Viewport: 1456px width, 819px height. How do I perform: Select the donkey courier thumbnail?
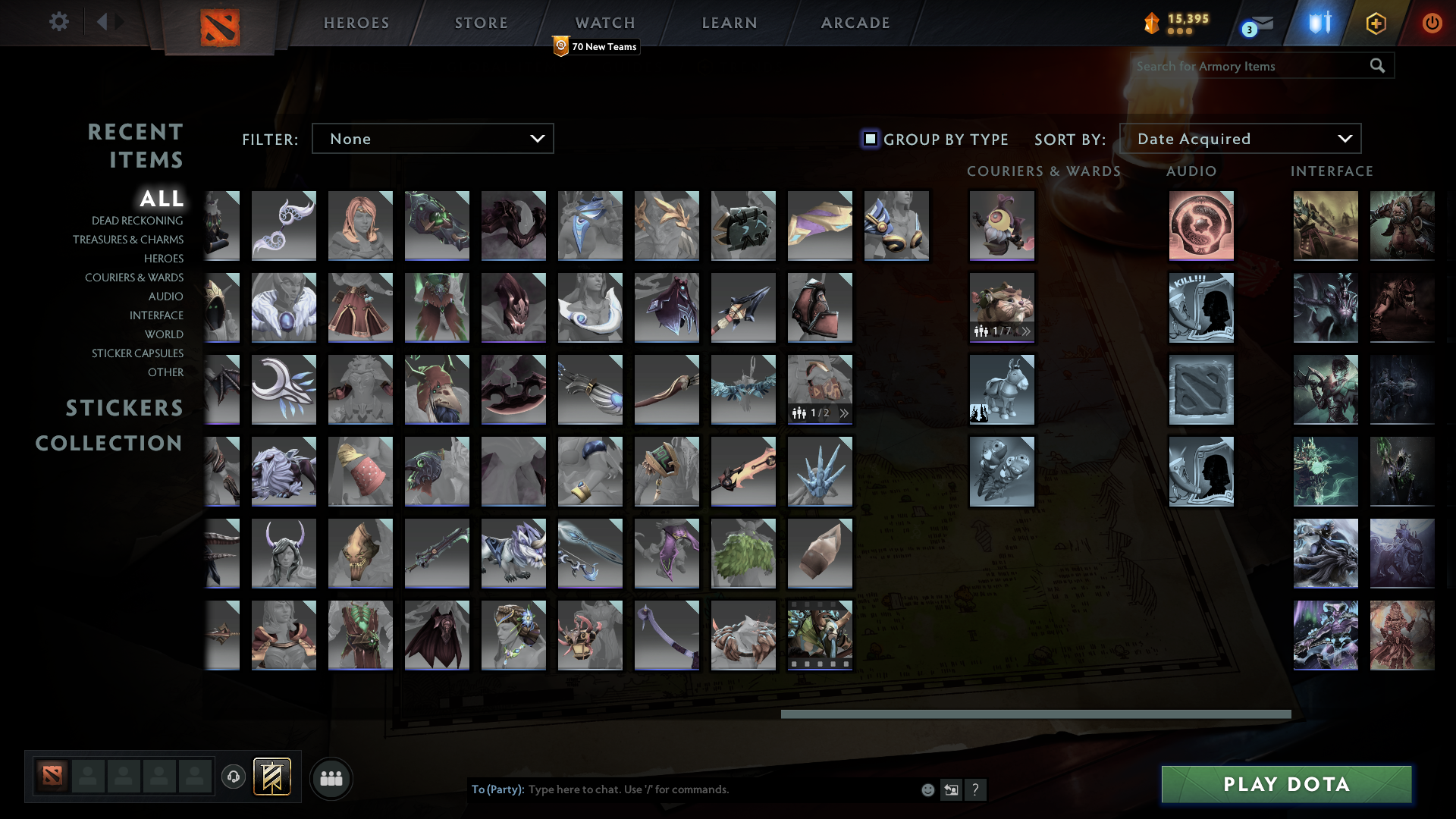coord(1002,389)
